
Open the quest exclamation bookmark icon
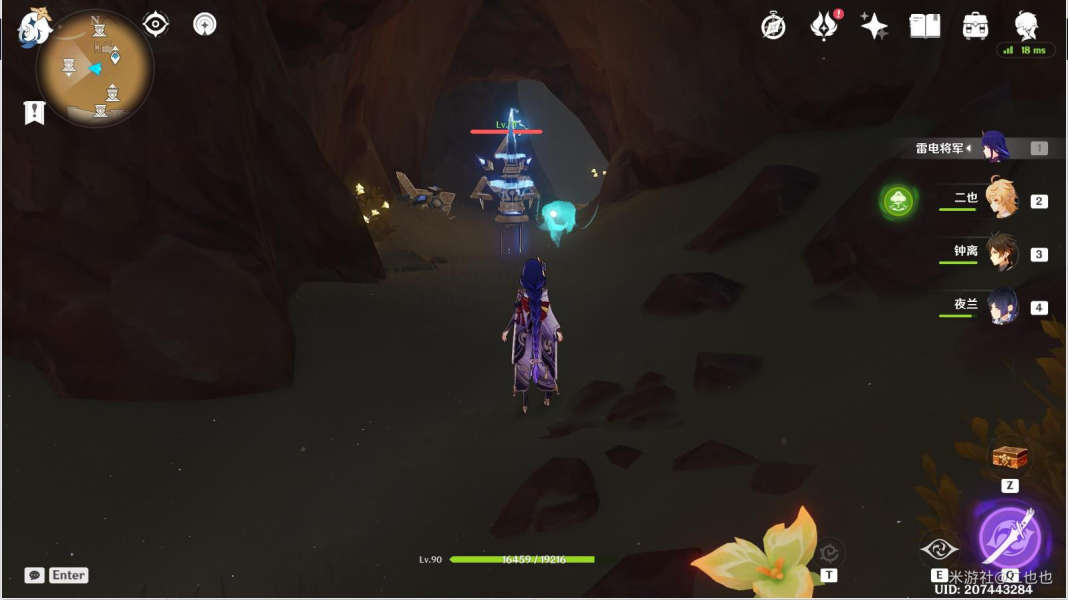click(34, 112)
